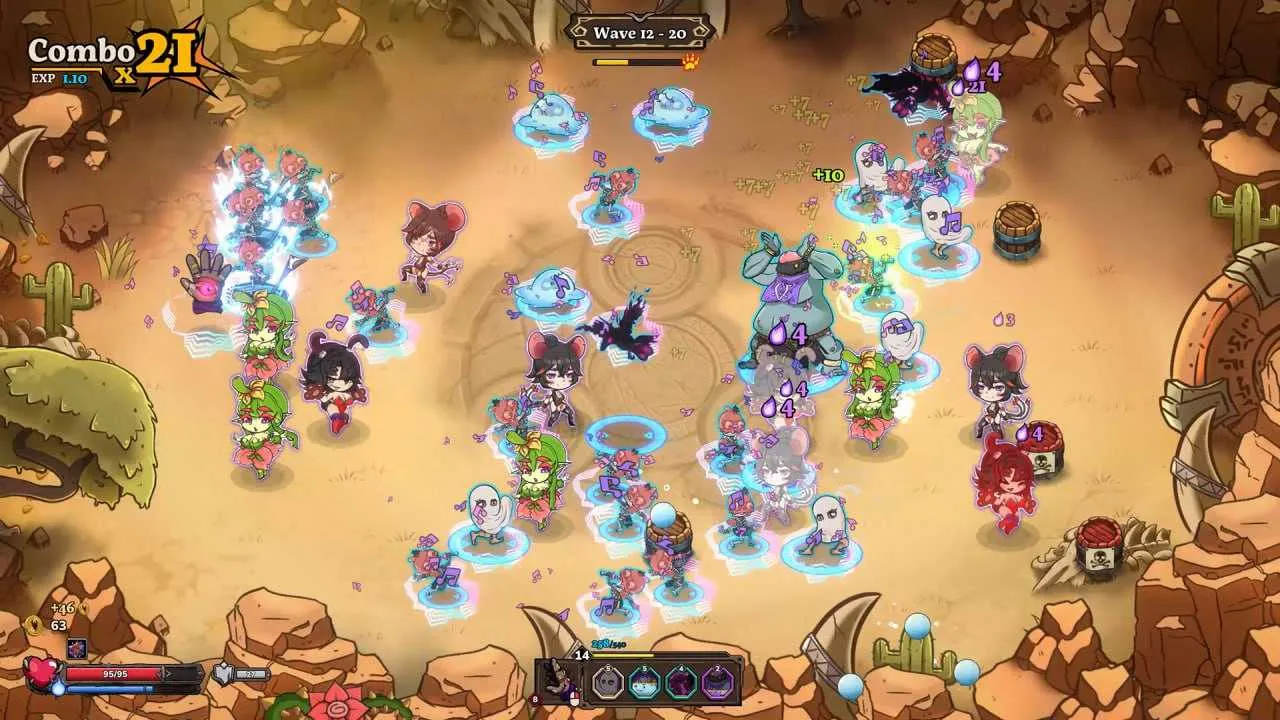Use the dark red ability showing 4 charges
The height and width of the screenshot is (720, 1280).
680,682
